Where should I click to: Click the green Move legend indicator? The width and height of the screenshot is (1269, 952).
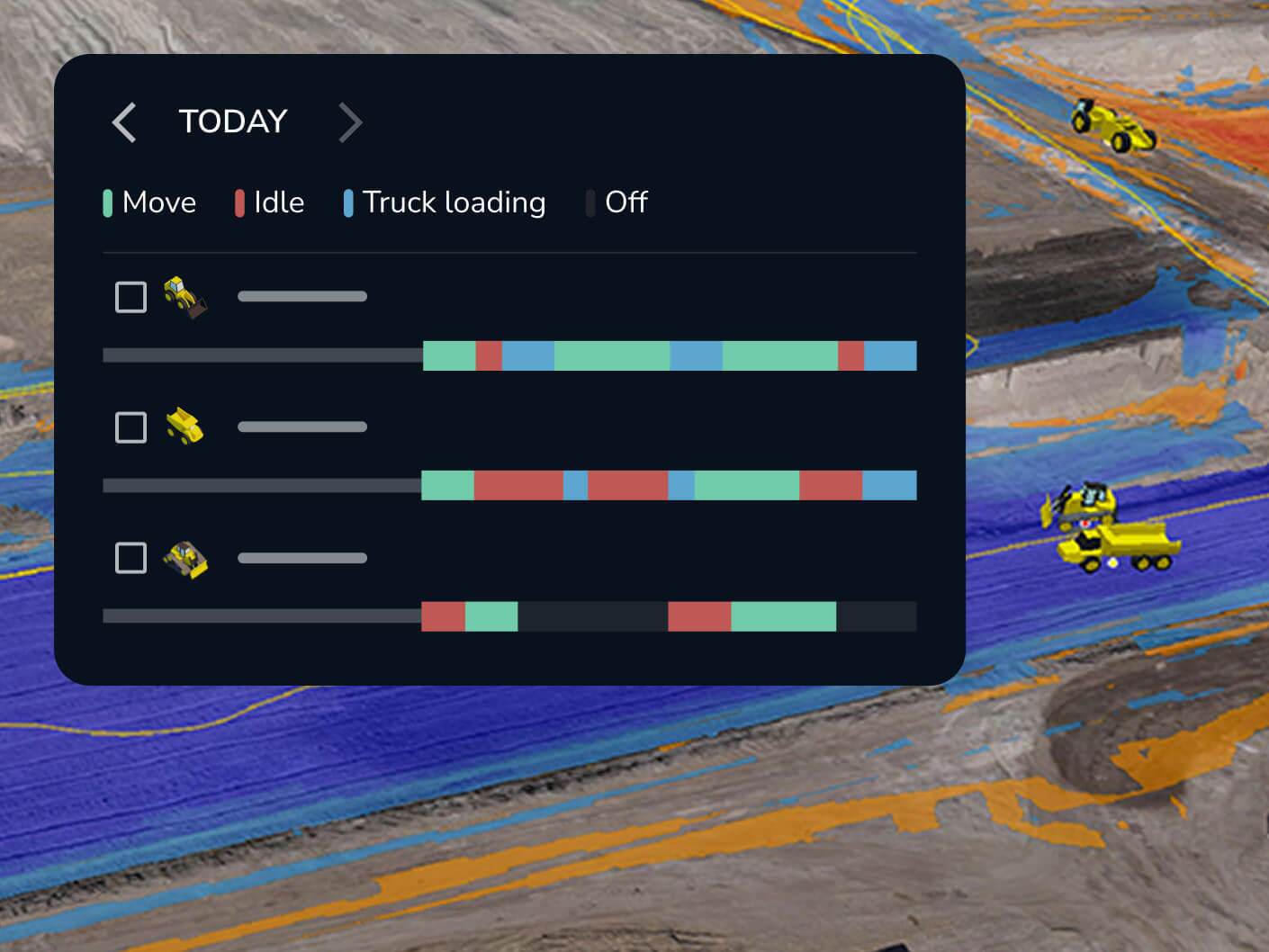[108, 202]
